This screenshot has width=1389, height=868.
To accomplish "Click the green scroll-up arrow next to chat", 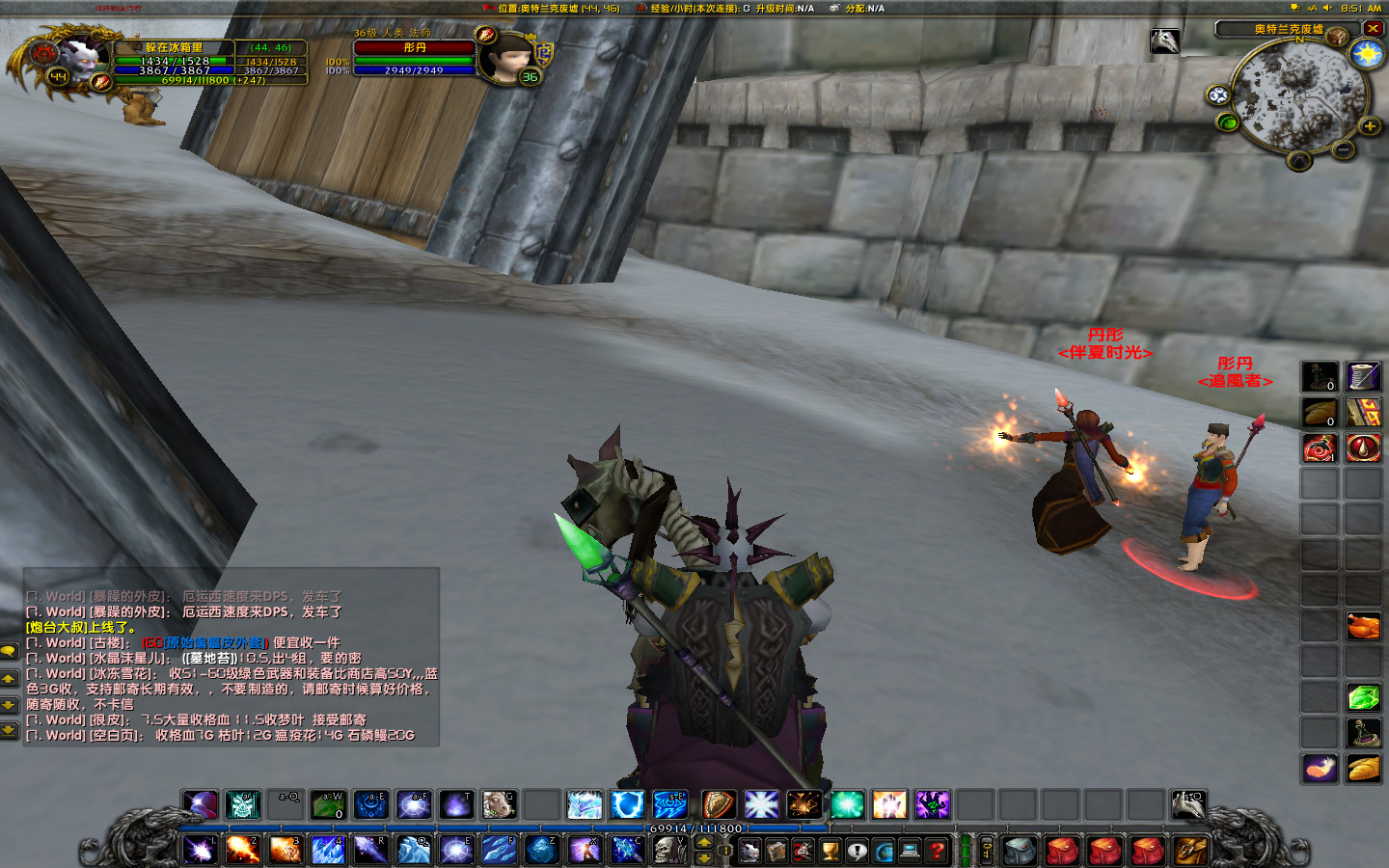I will [x=8, y=679].
